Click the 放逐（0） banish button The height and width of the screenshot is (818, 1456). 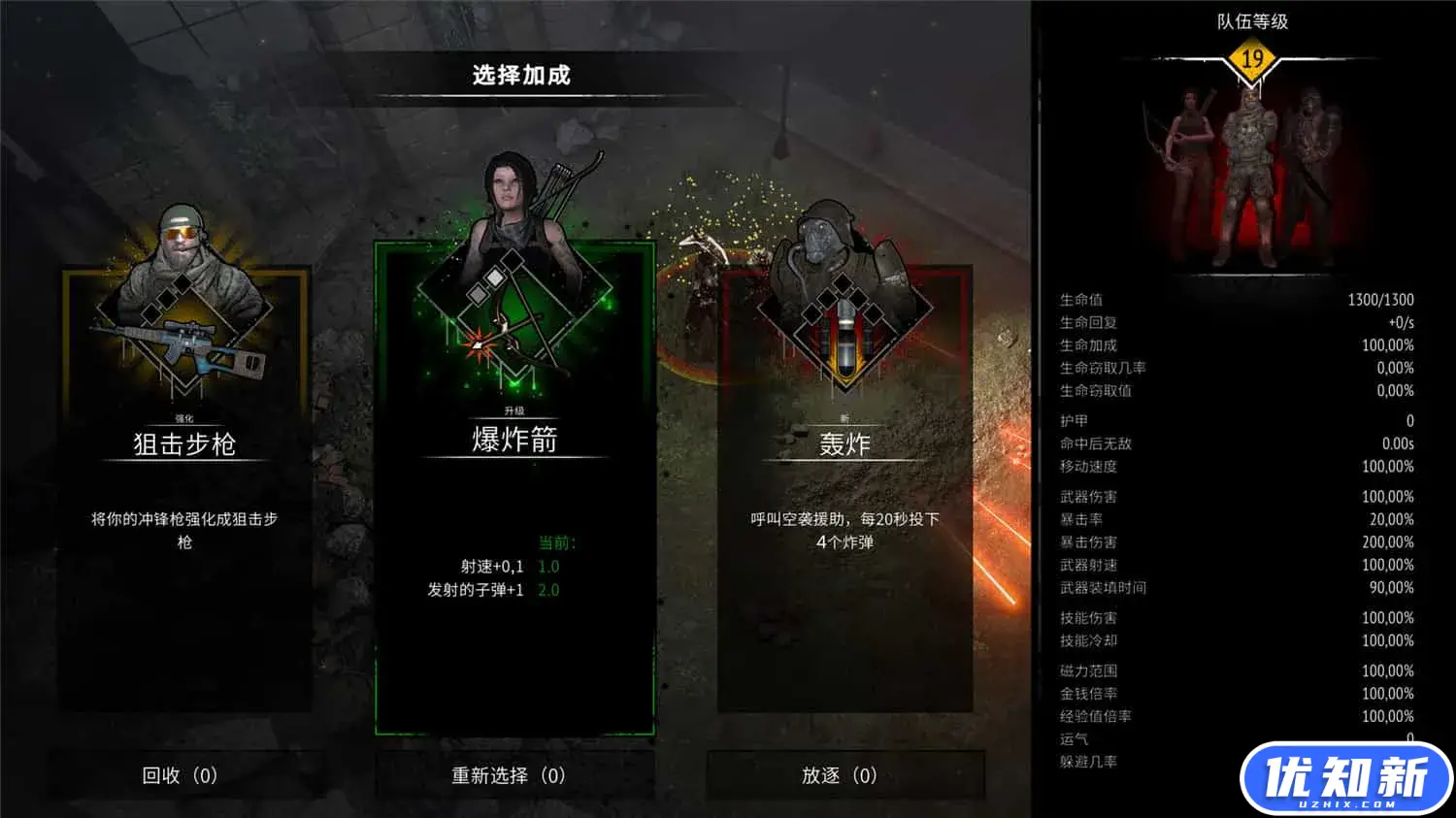[841, 775]
